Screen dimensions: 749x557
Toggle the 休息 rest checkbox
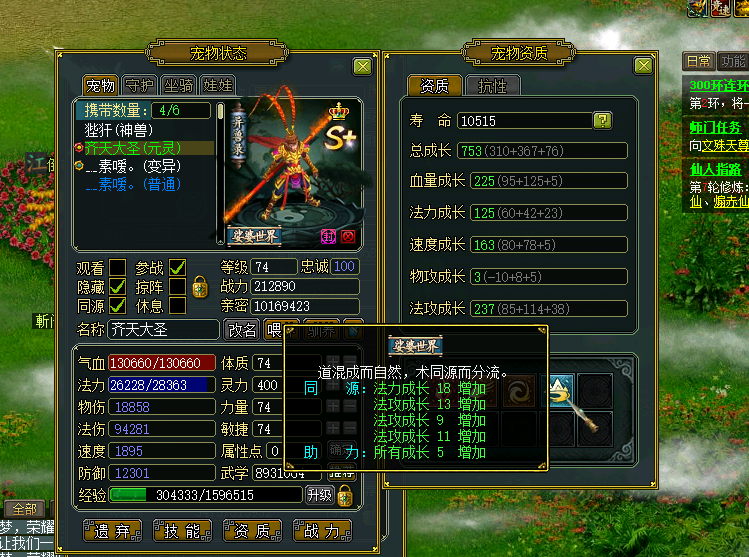point(178,306)
